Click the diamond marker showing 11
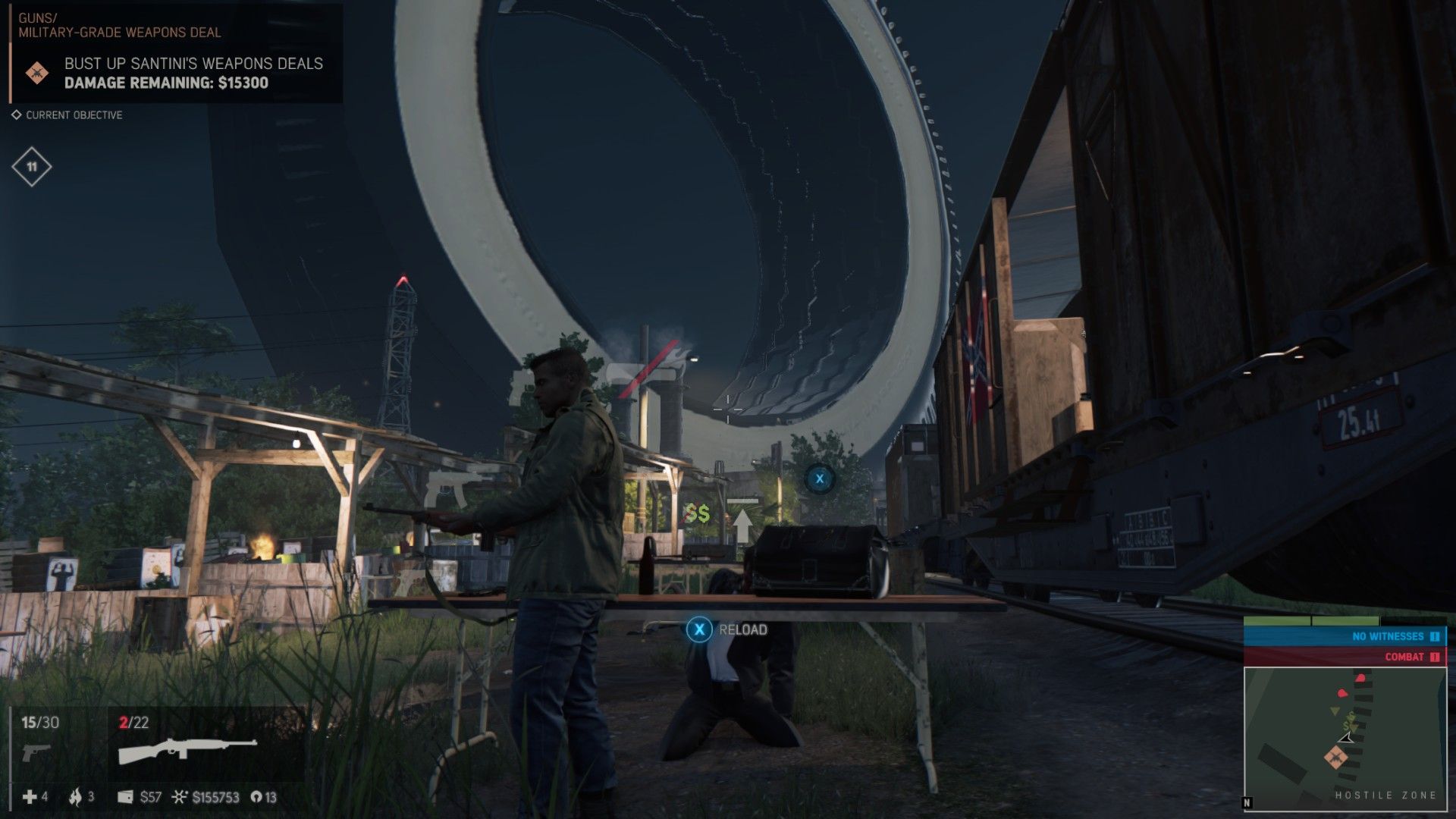Image resolution: width=1456 pixels, height=819 pixels. click(32, 167)
